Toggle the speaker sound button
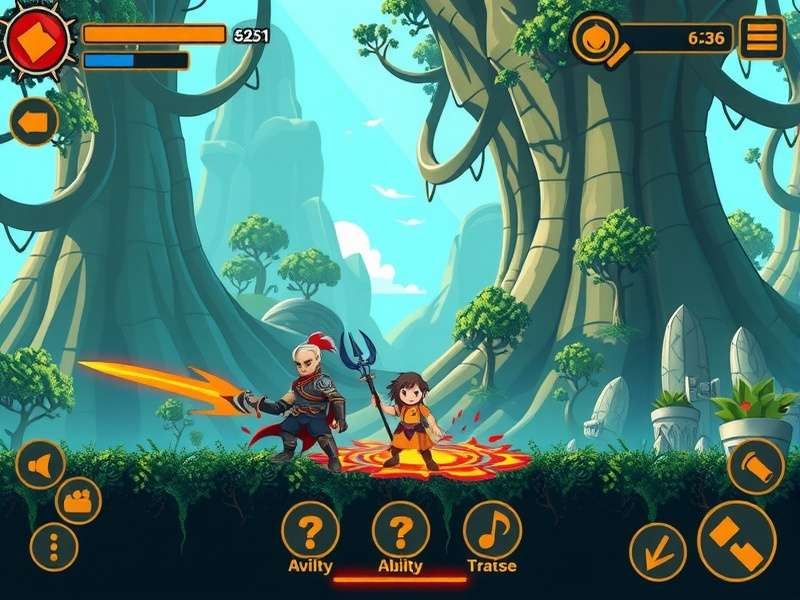The width and height of the screenshot is (800, 600). point(41,465)
